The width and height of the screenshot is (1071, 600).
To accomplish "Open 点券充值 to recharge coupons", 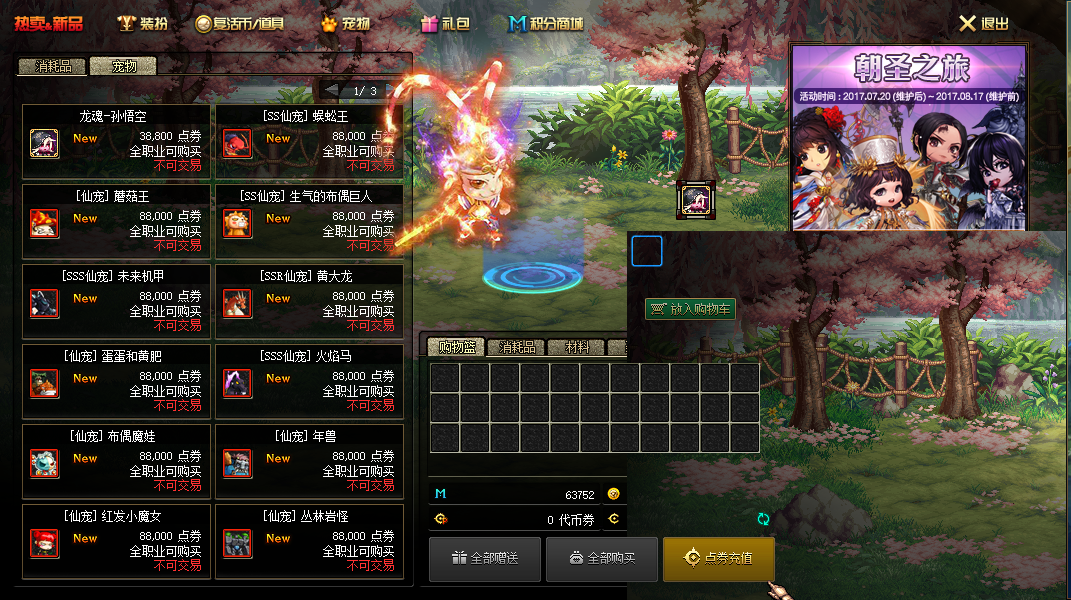I will click(x=718, y=558).
